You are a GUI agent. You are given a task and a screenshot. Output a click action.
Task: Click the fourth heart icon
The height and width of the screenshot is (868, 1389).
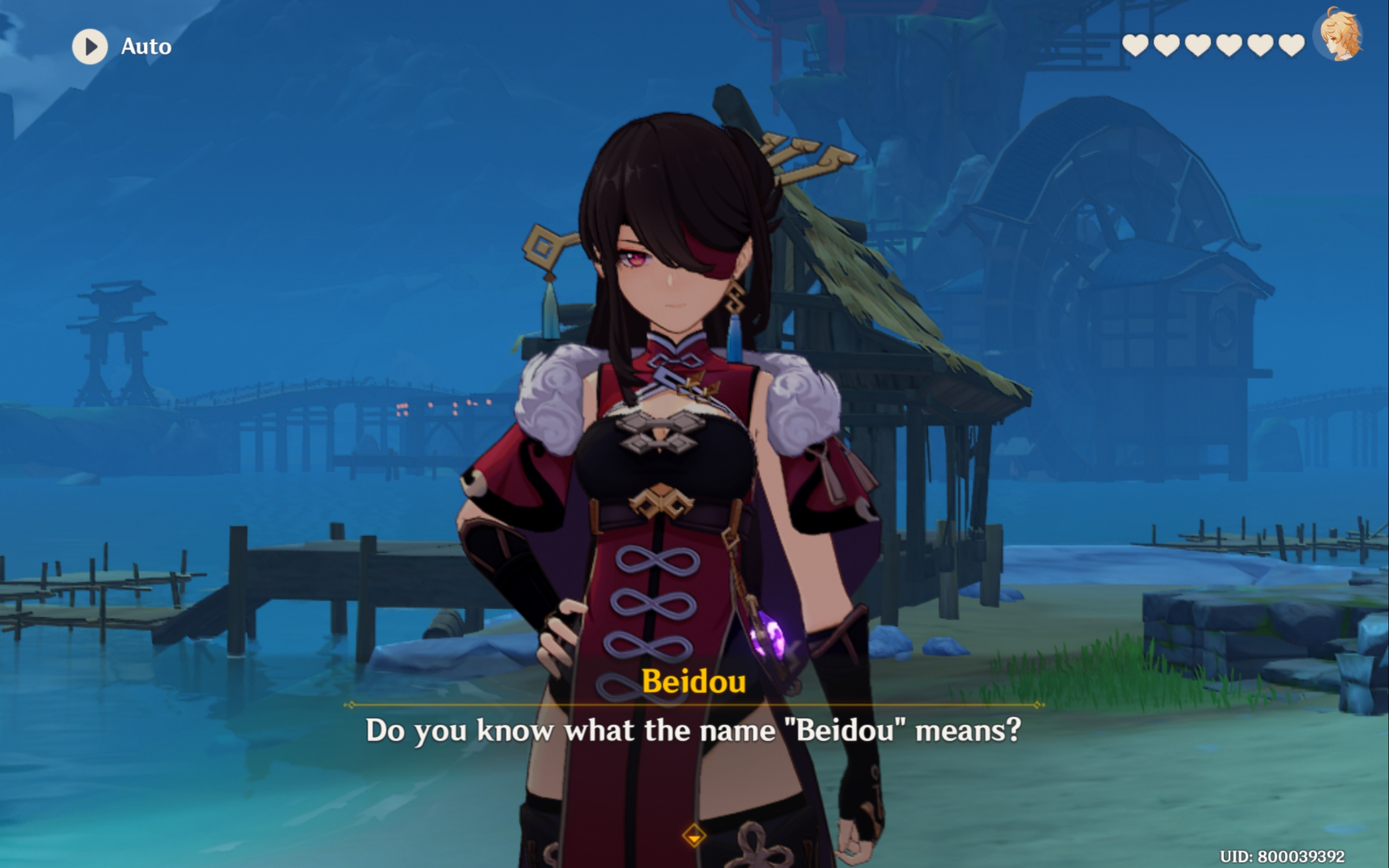pos(1229,46)
